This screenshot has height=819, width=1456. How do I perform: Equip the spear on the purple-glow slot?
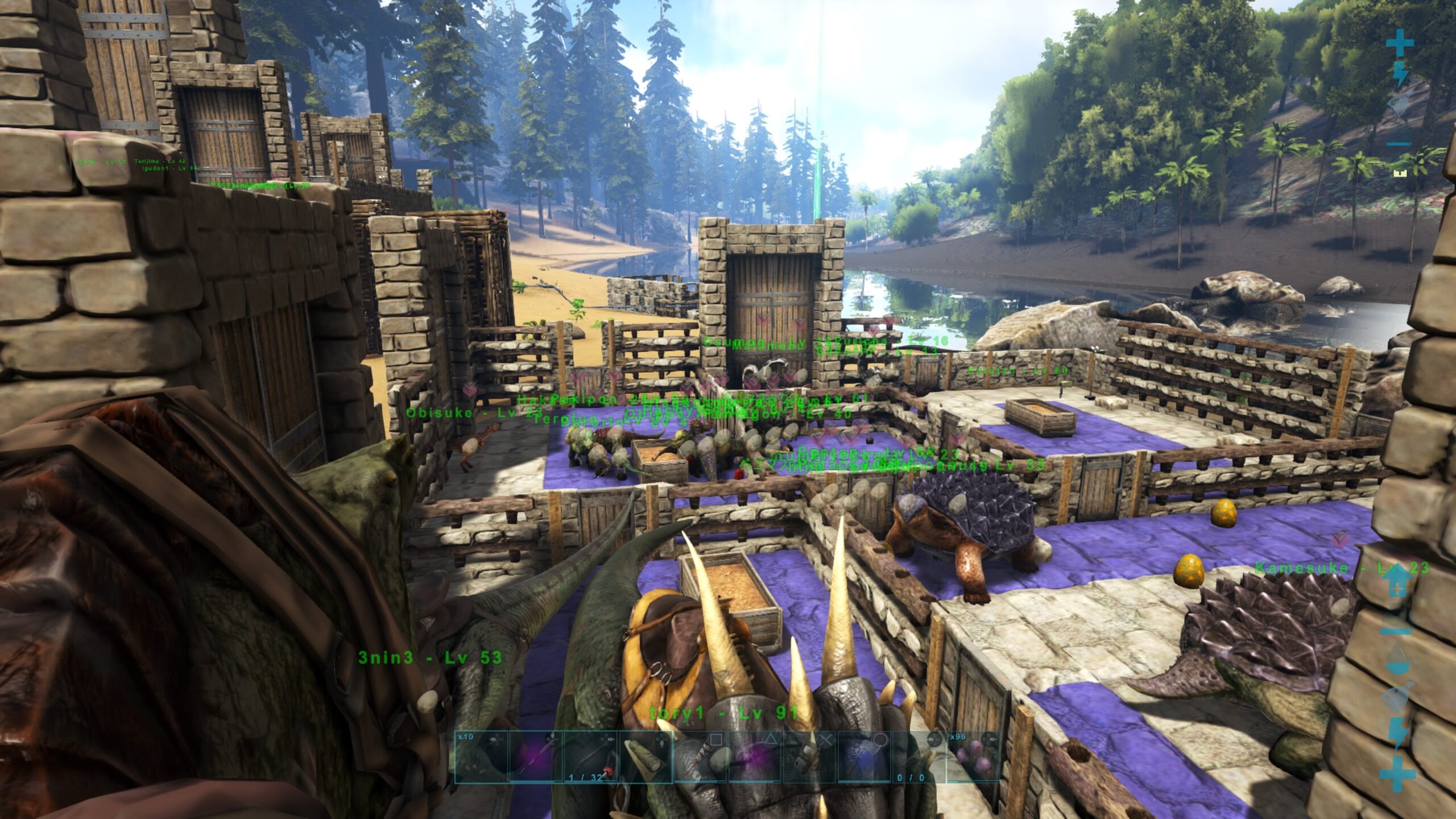(x=536, y=756)
